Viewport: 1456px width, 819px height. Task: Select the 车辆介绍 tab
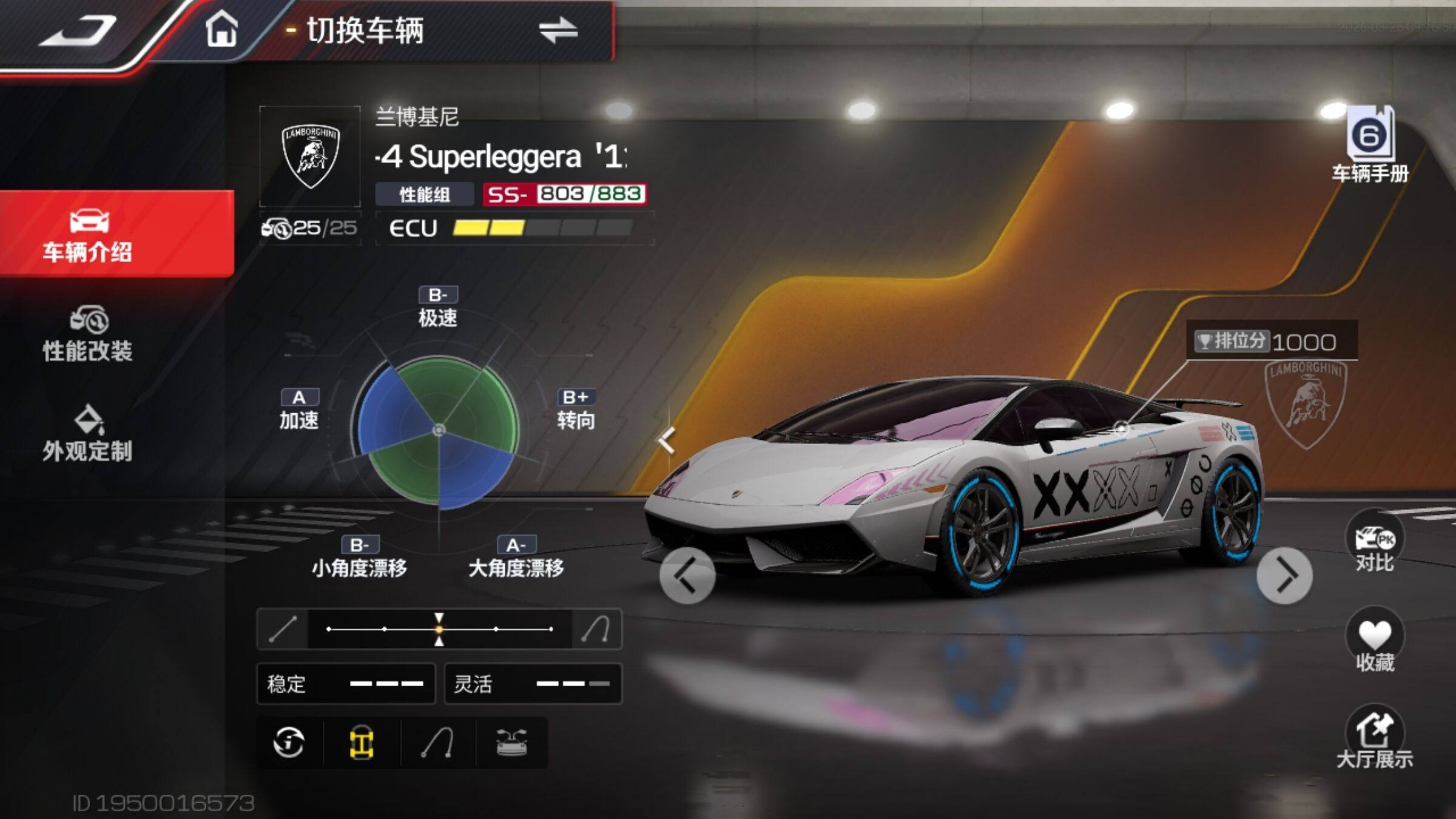(88, 235)
